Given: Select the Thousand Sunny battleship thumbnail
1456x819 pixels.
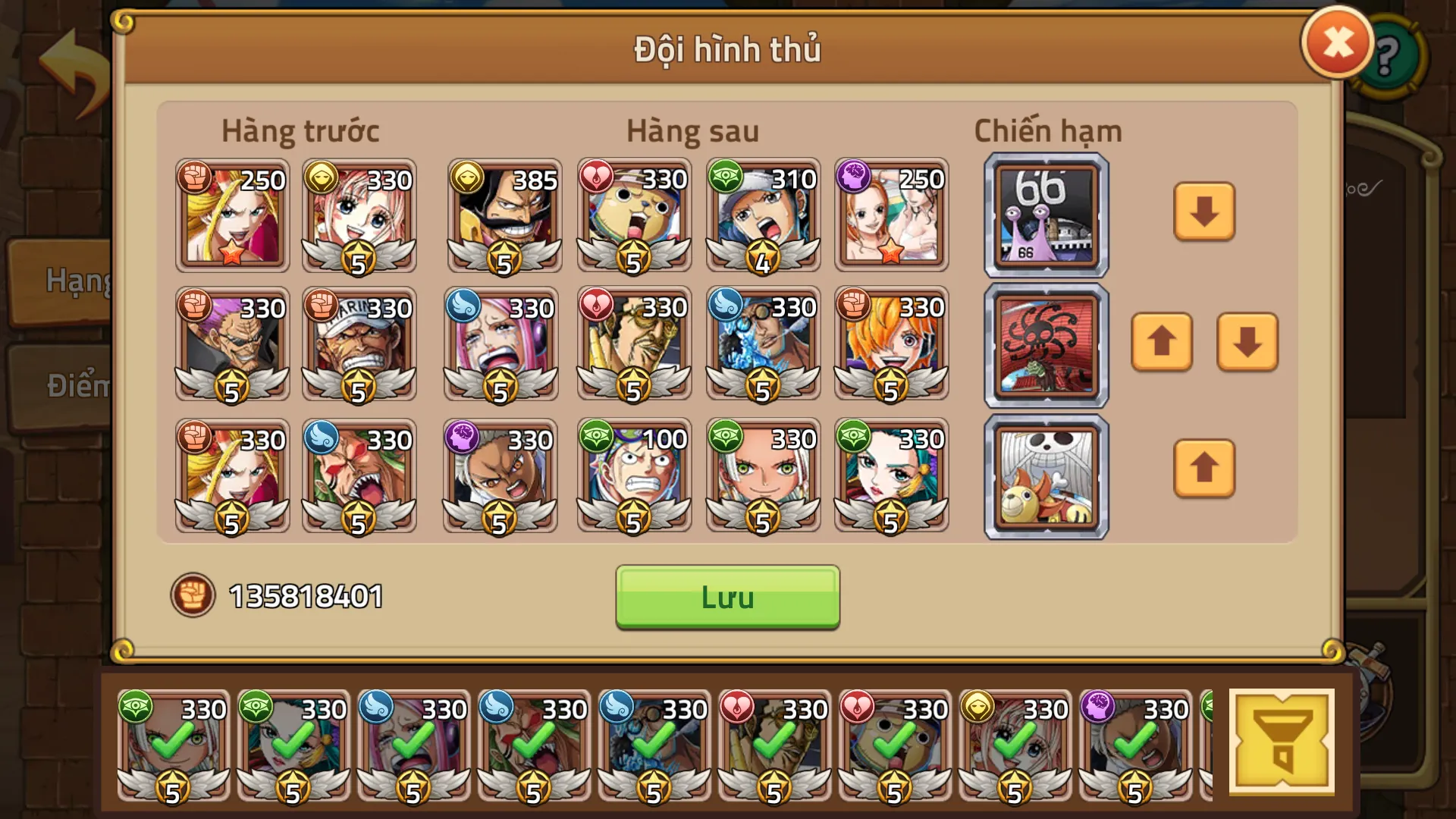Looking at the screenshot, I should [1045, 475].
